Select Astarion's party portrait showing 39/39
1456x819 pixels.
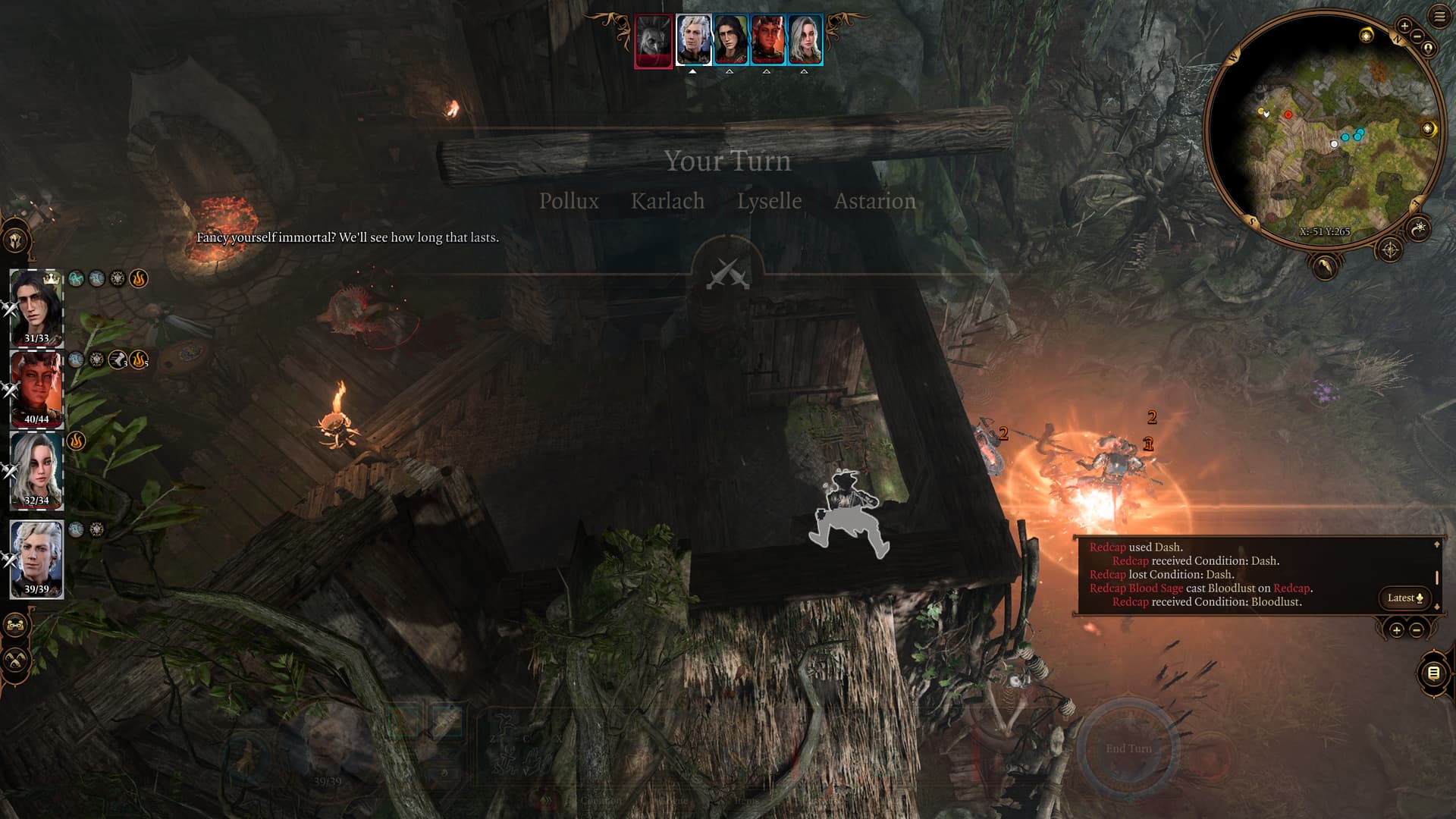pyautogui.click(x=36, y=559)
